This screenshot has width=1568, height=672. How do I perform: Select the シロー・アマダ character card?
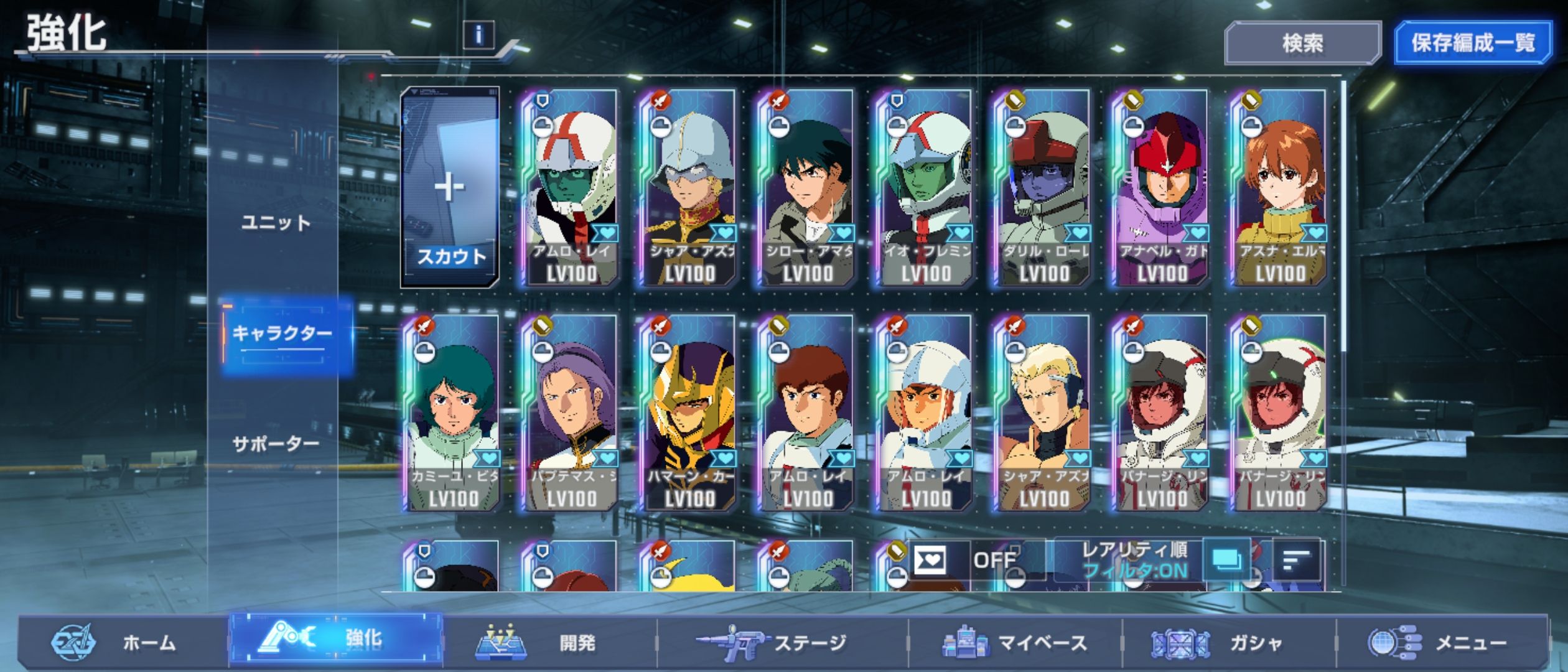(x=807, y=187)
